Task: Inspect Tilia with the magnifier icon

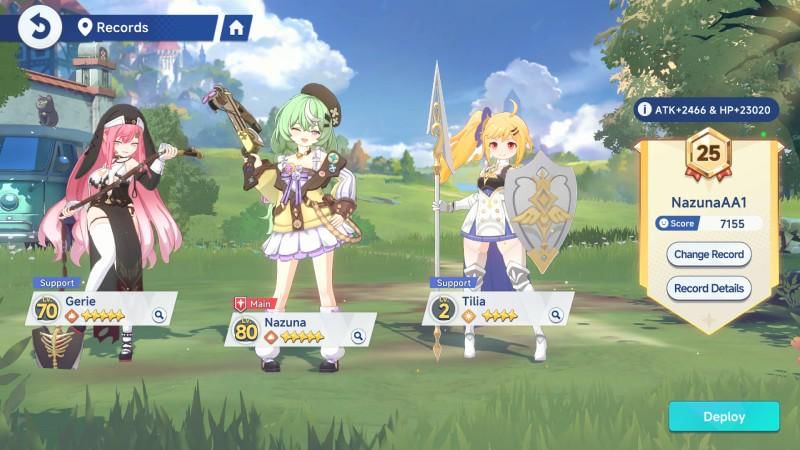Action: click(x=555, y=315)
